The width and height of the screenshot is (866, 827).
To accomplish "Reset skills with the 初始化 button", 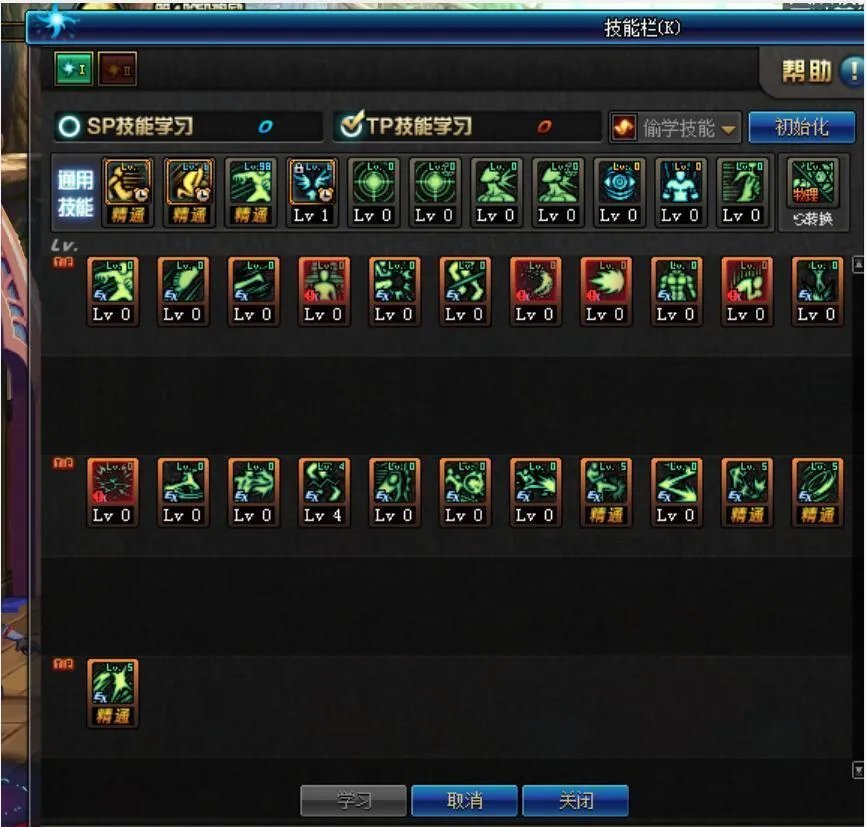I will pos(802,127).
